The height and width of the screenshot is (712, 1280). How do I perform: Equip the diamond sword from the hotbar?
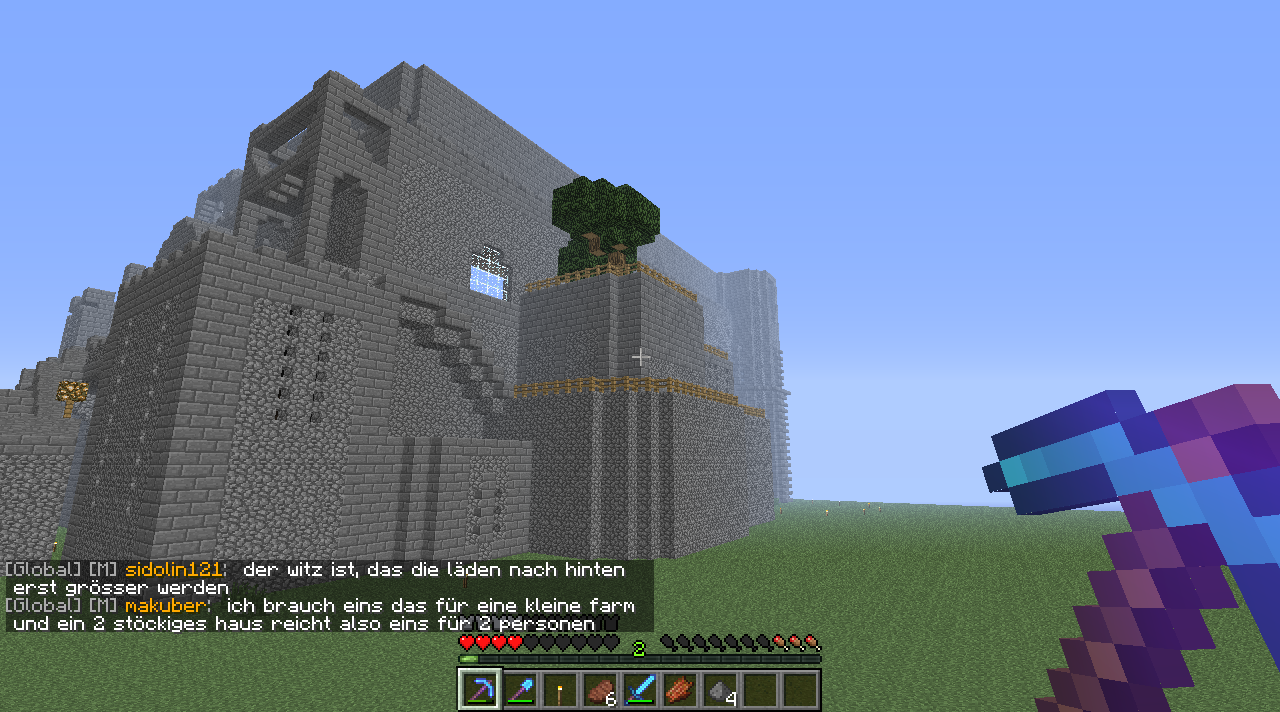[x=640, y=690]
